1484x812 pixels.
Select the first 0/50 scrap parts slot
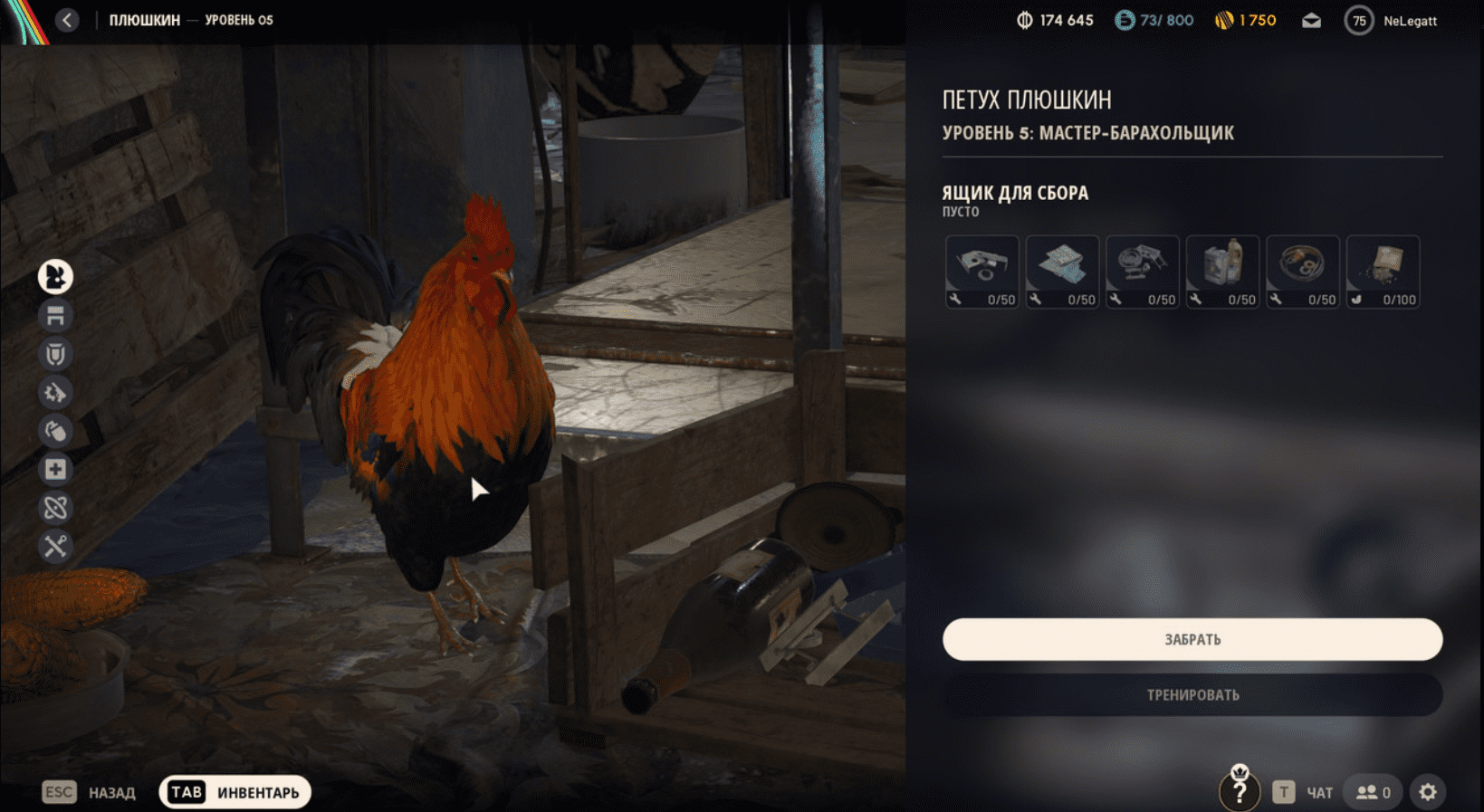tap(981, 272)
